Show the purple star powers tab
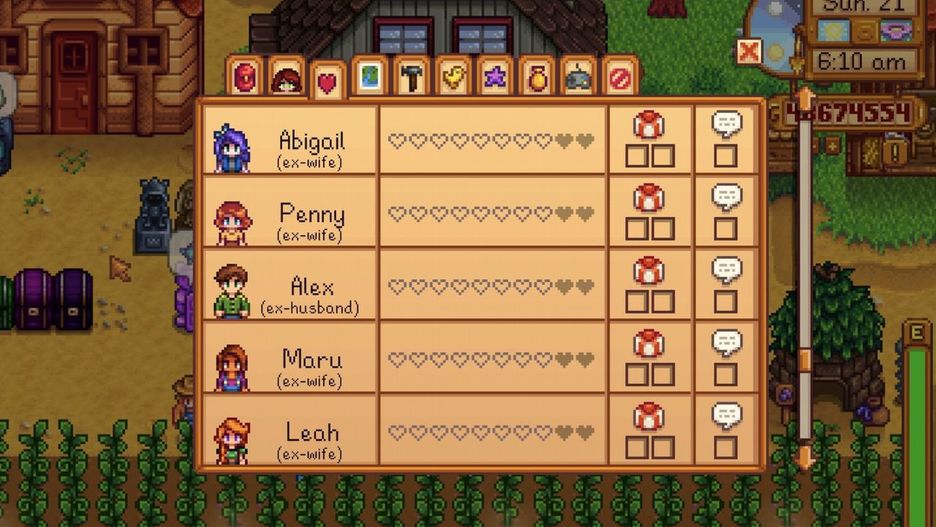936x527 pixels. tap(495, 77)
